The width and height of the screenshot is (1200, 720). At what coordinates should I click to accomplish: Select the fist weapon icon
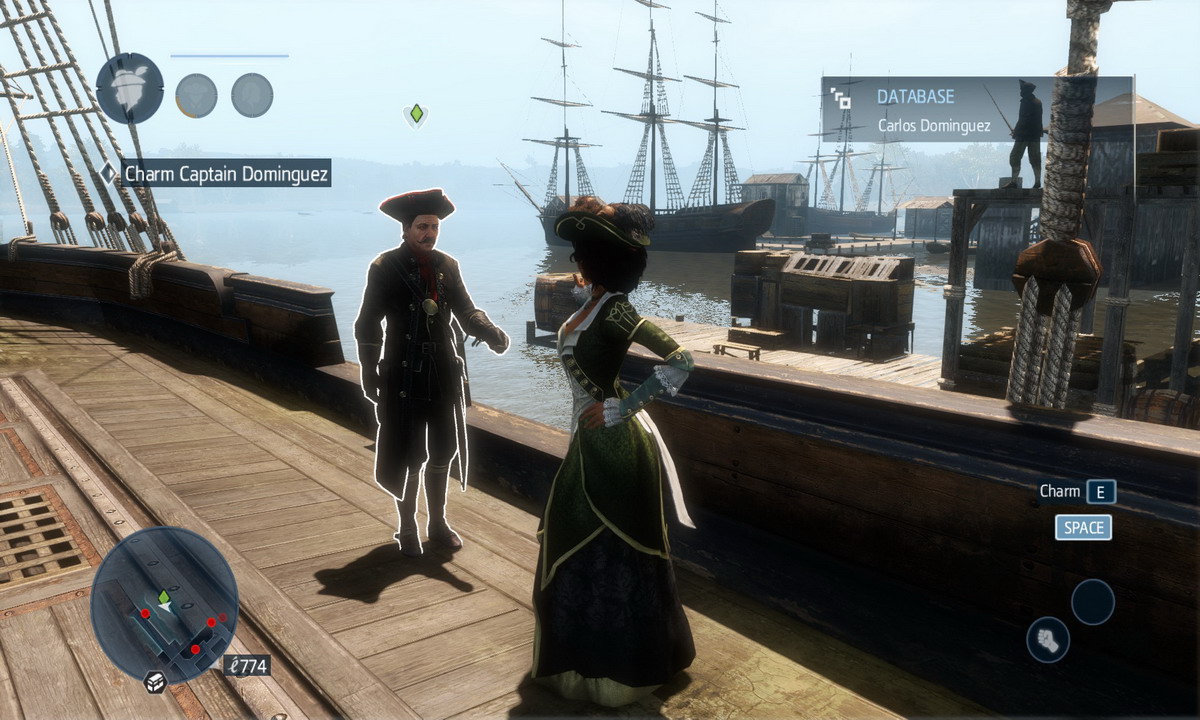click(1047, 639)
